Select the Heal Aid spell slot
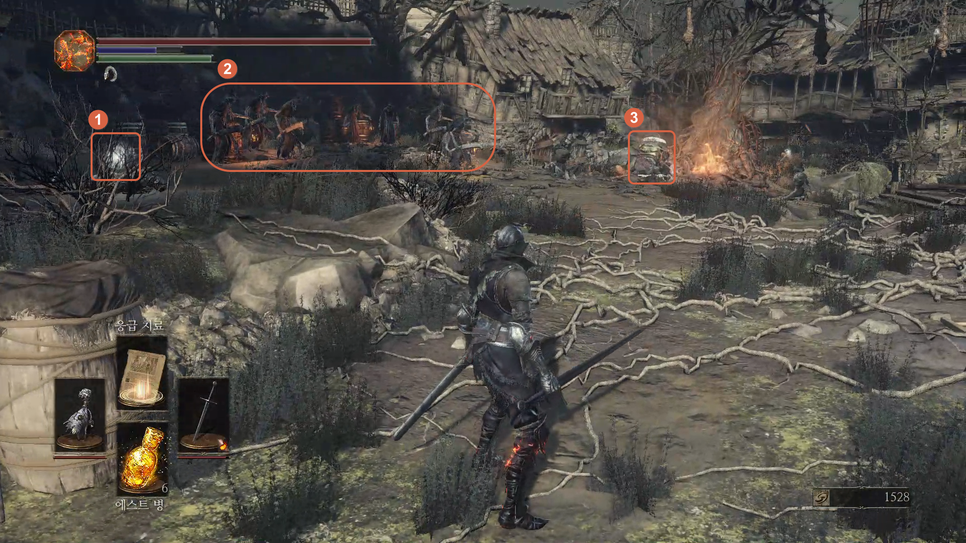Screen dimensions: 966x543 click(142, 372)
